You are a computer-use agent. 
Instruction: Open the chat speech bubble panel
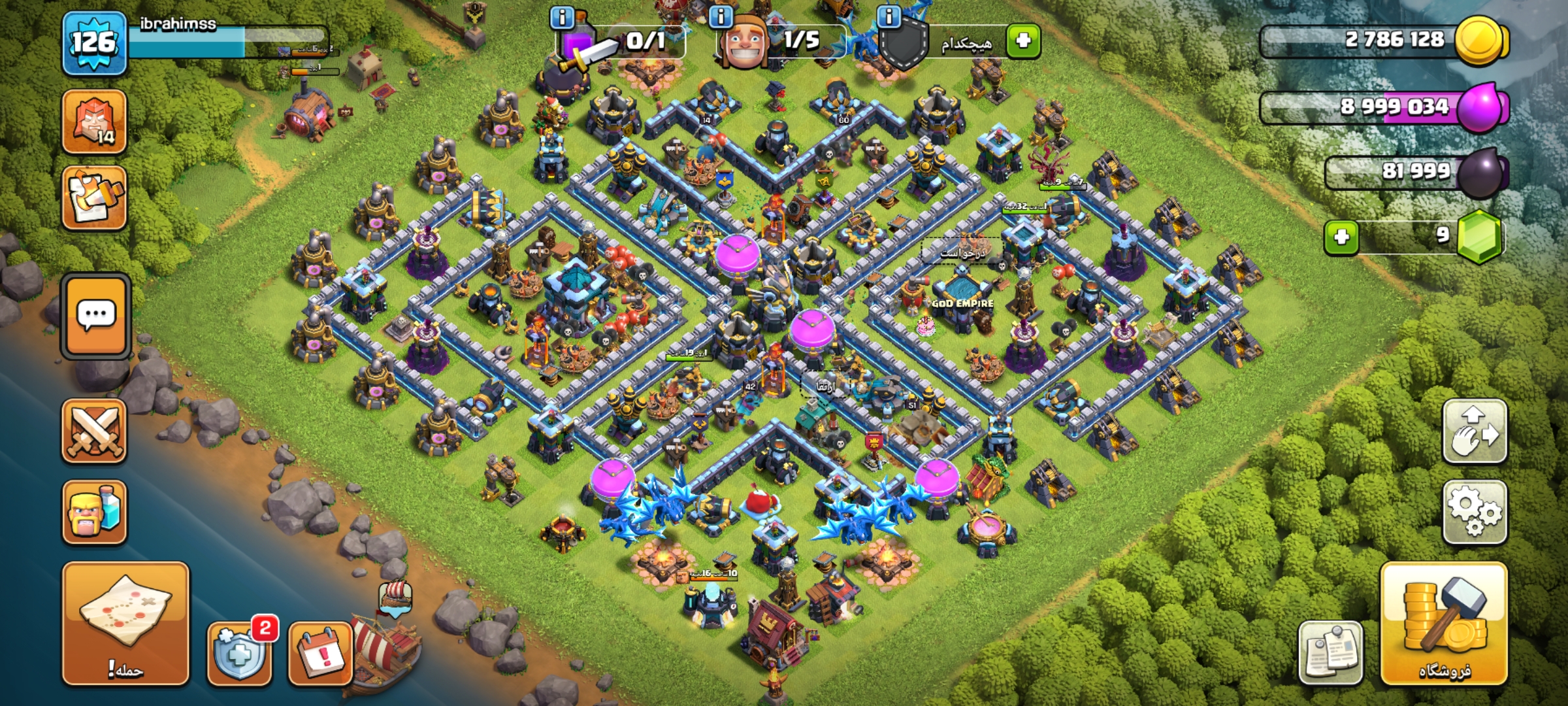tap(96, 316)
